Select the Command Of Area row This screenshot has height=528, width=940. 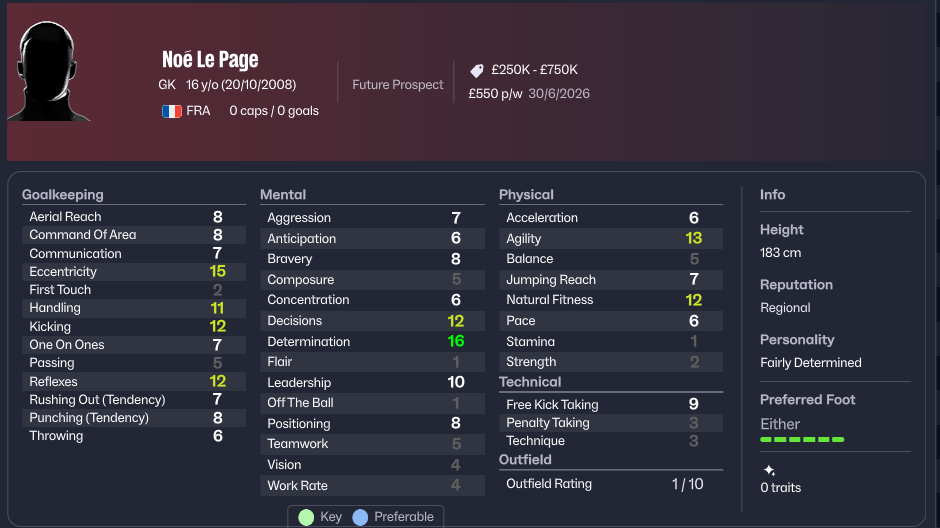coord(125,235)
